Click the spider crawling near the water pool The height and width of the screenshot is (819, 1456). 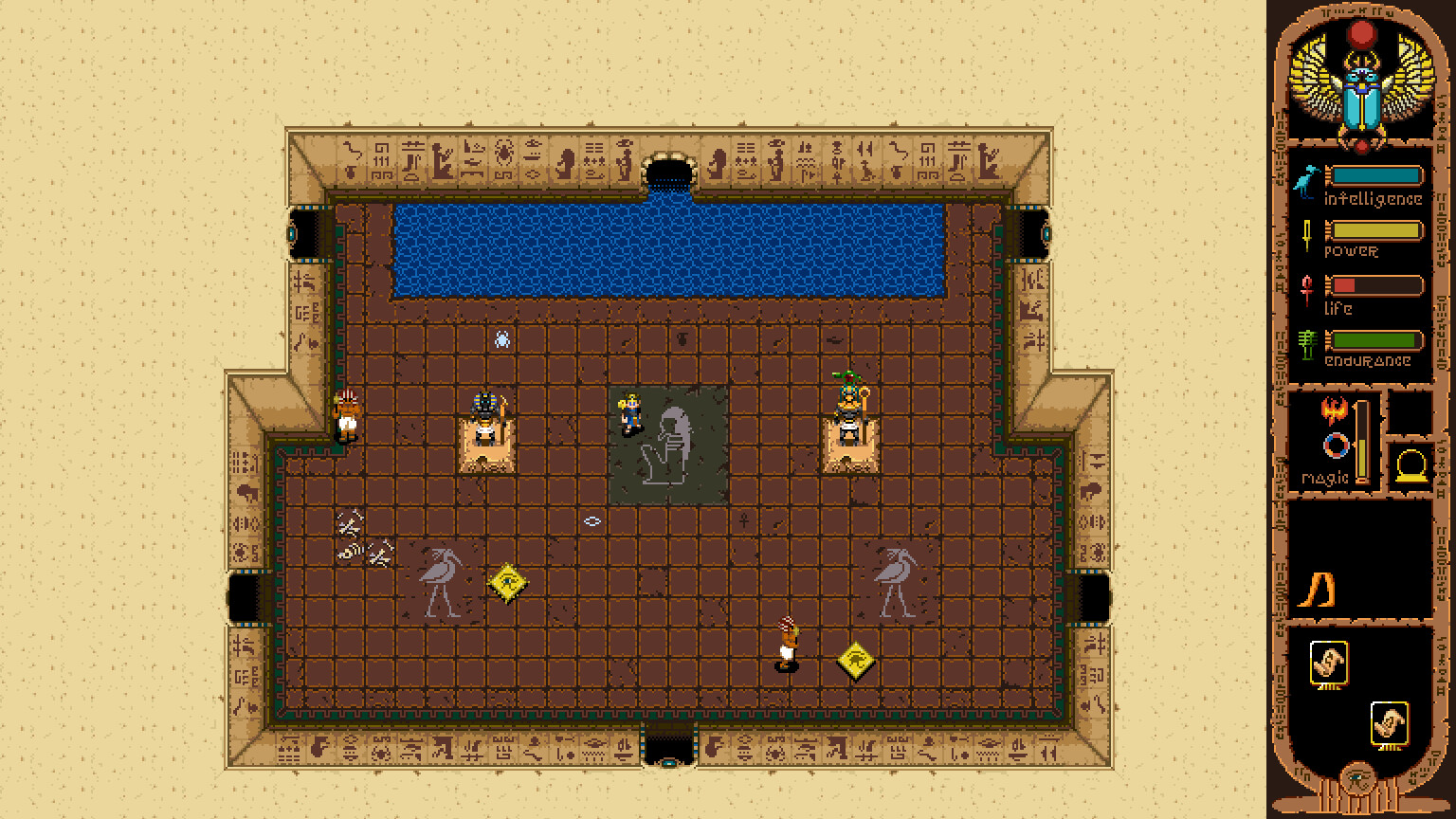coord(500,339)
